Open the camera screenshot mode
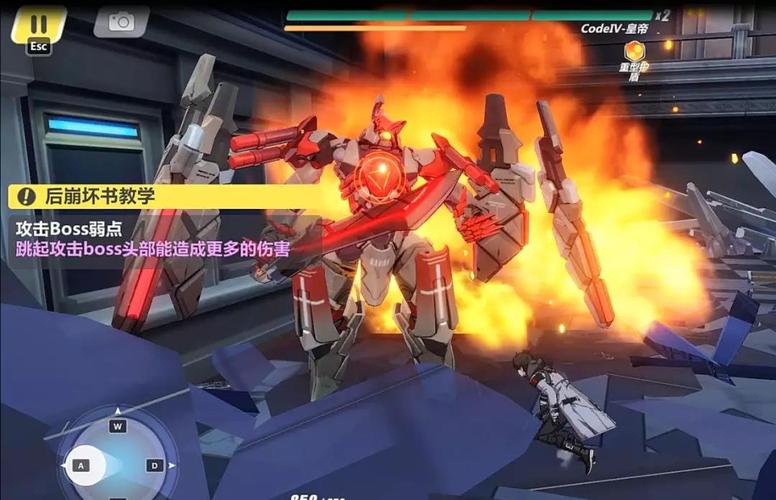Viewport: 776px width, 500px height. tap(121, 21)
